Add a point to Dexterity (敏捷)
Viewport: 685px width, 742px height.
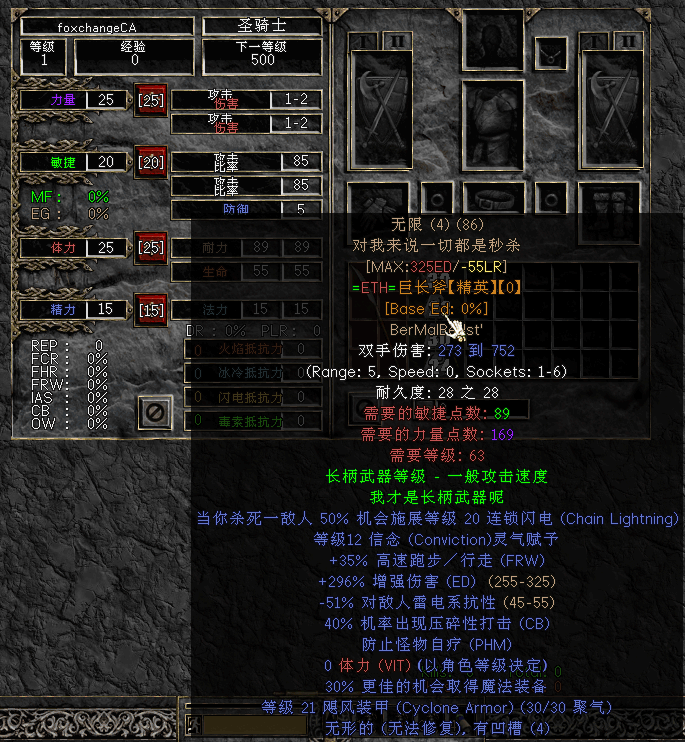pos(151,162)
